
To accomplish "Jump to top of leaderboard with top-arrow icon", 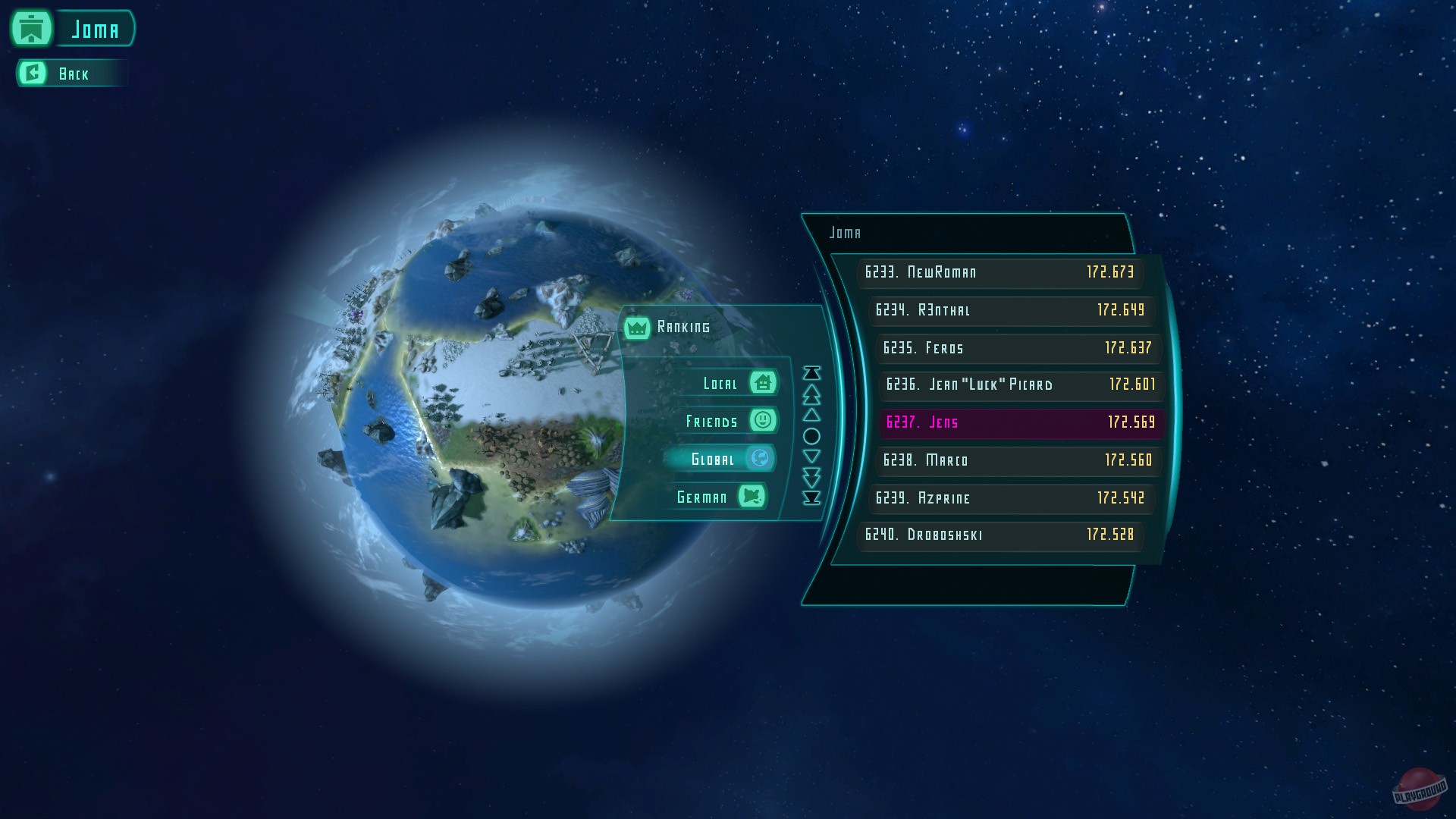I will (811, 372).
